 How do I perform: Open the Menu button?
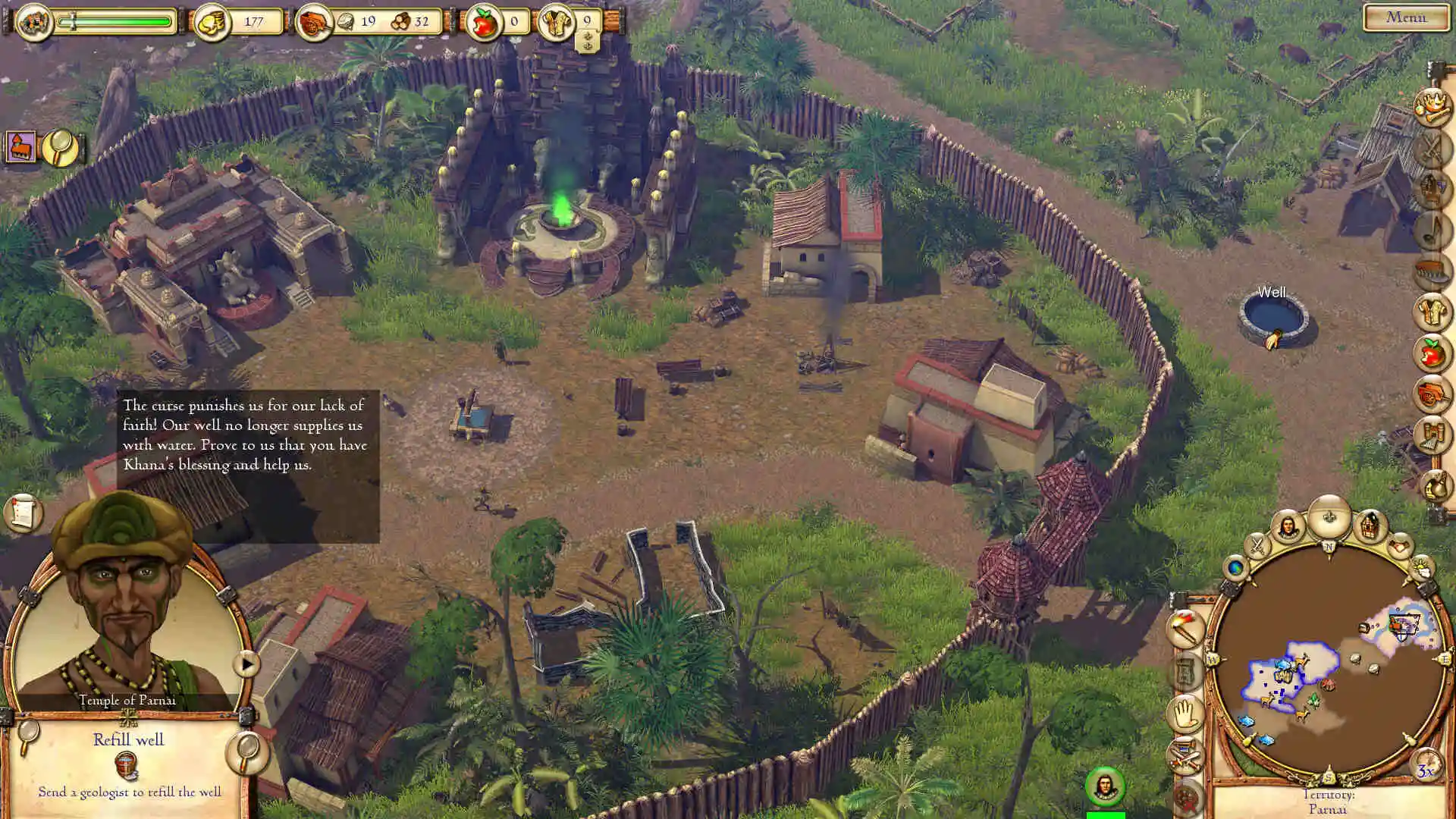tap(1405, 17)
